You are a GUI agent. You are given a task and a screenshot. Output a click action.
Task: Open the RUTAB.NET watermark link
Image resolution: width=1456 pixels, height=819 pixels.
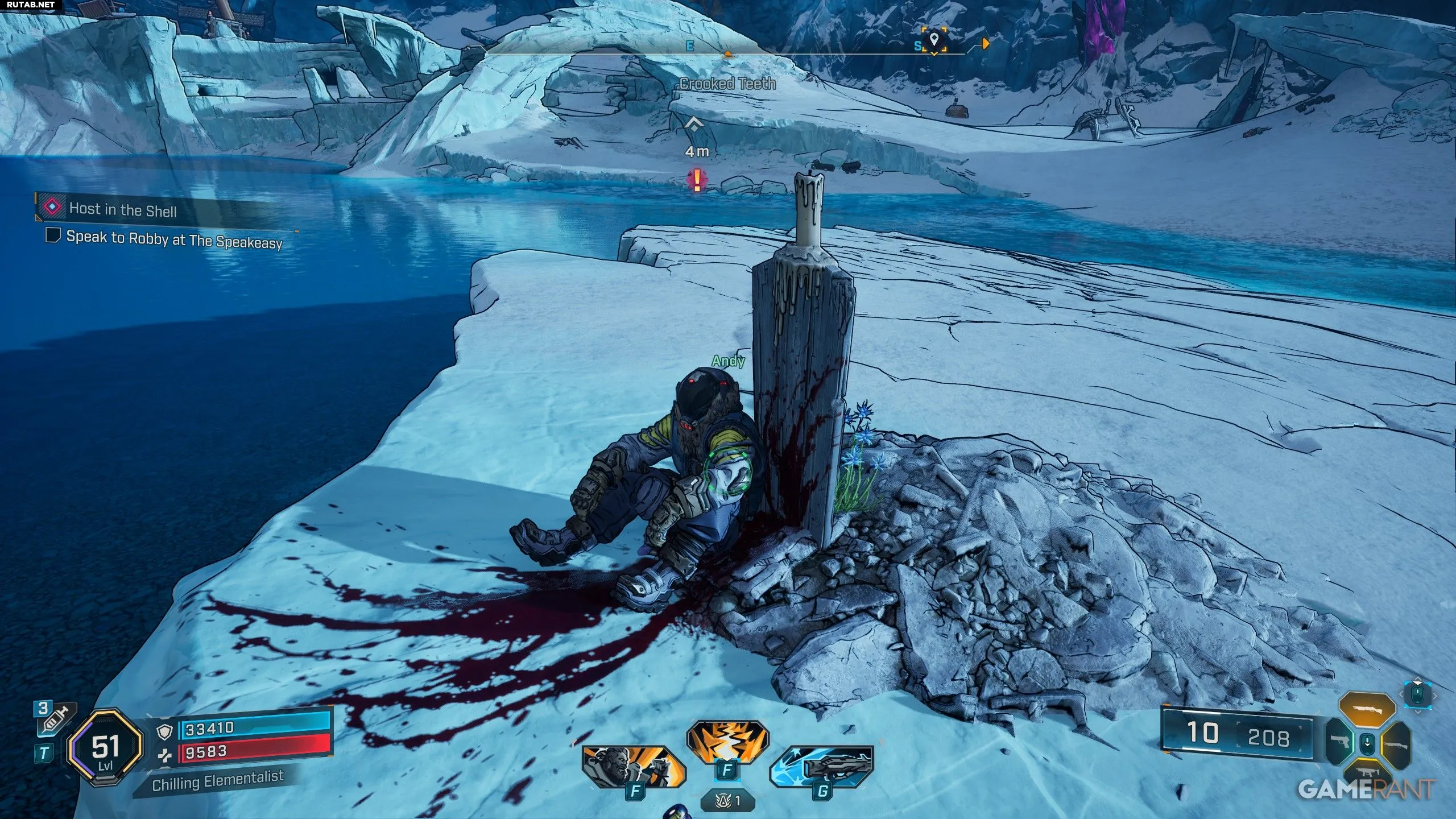click(x=31, y=5)
